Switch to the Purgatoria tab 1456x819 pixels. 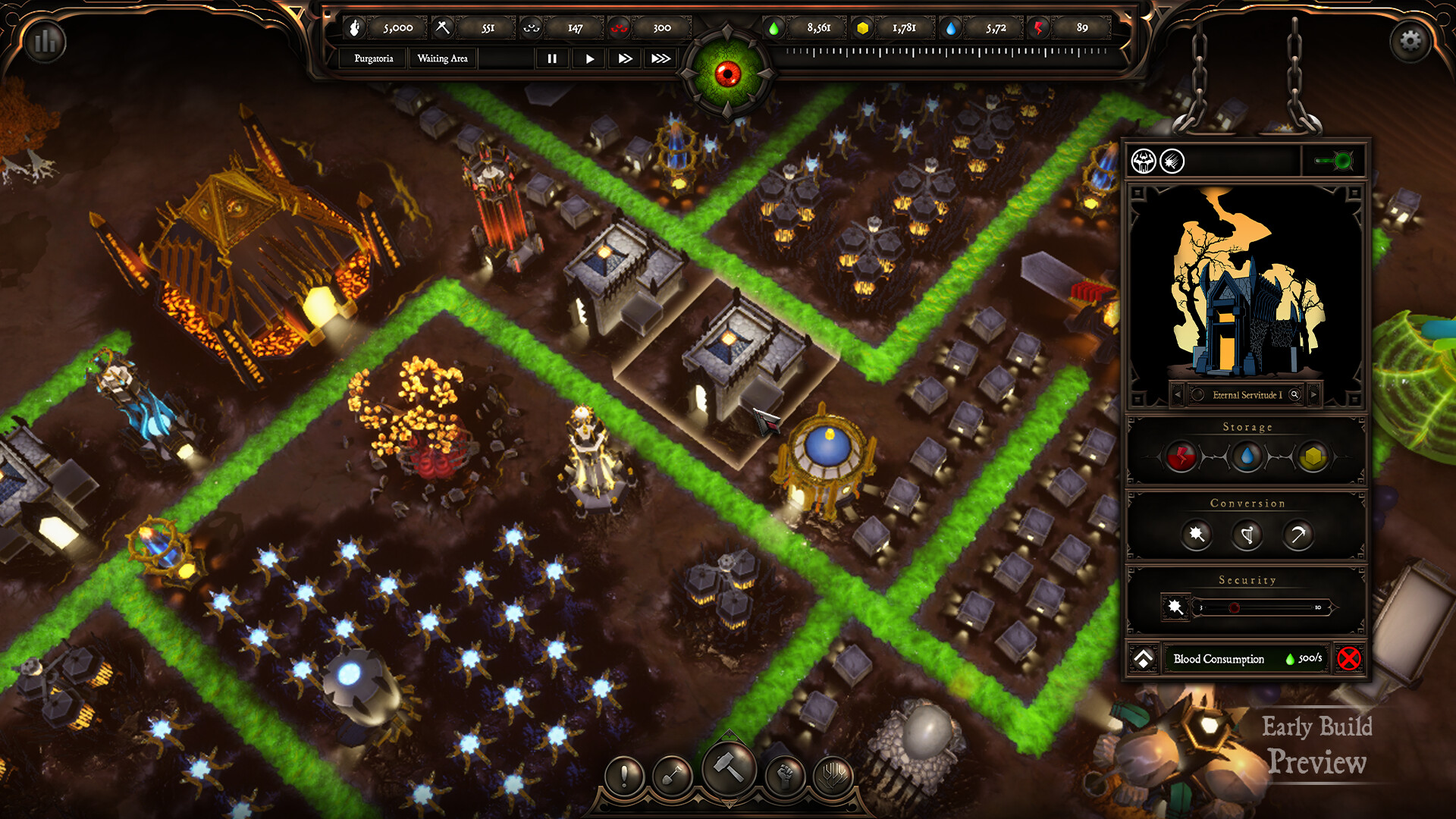coord(372,58)
